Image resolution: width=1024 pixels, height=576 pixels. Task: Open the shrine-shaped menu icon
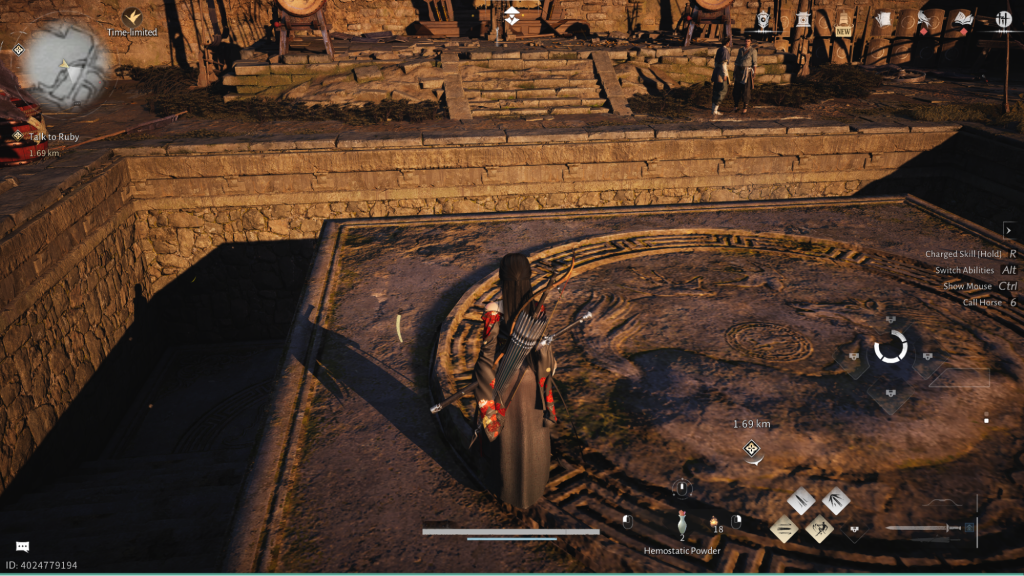[803, 18]
